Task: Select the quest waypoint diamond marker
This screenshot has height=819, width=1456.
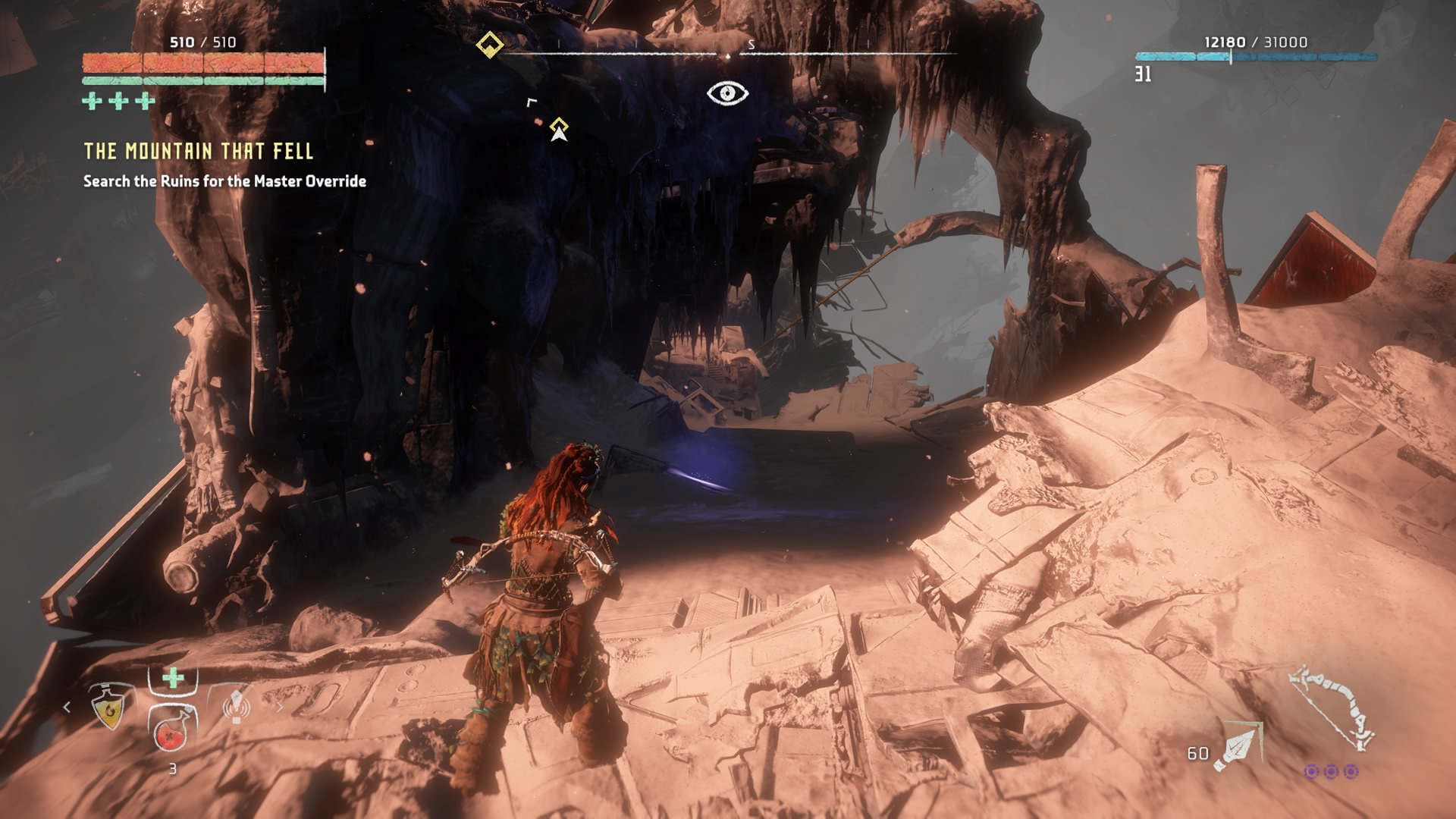Action: coord(559,126)
